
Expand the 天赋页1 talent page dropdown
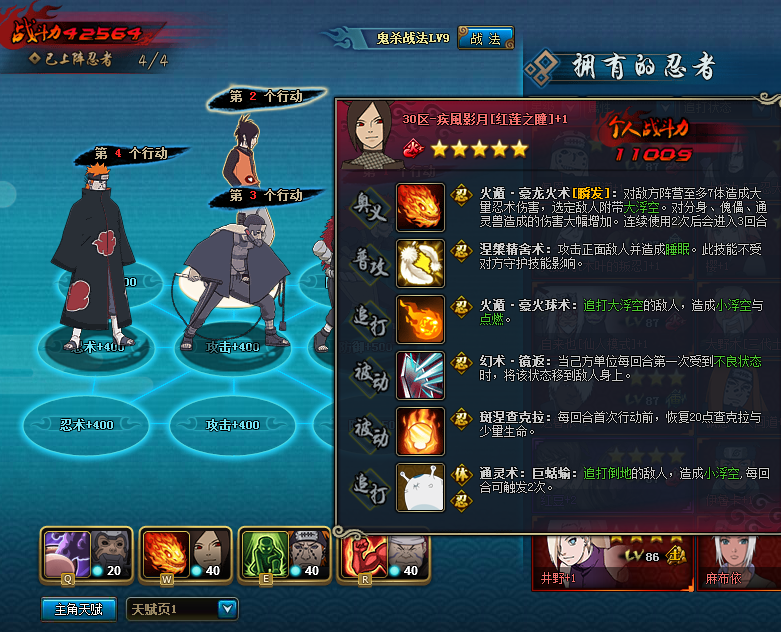tap(228, 608)
